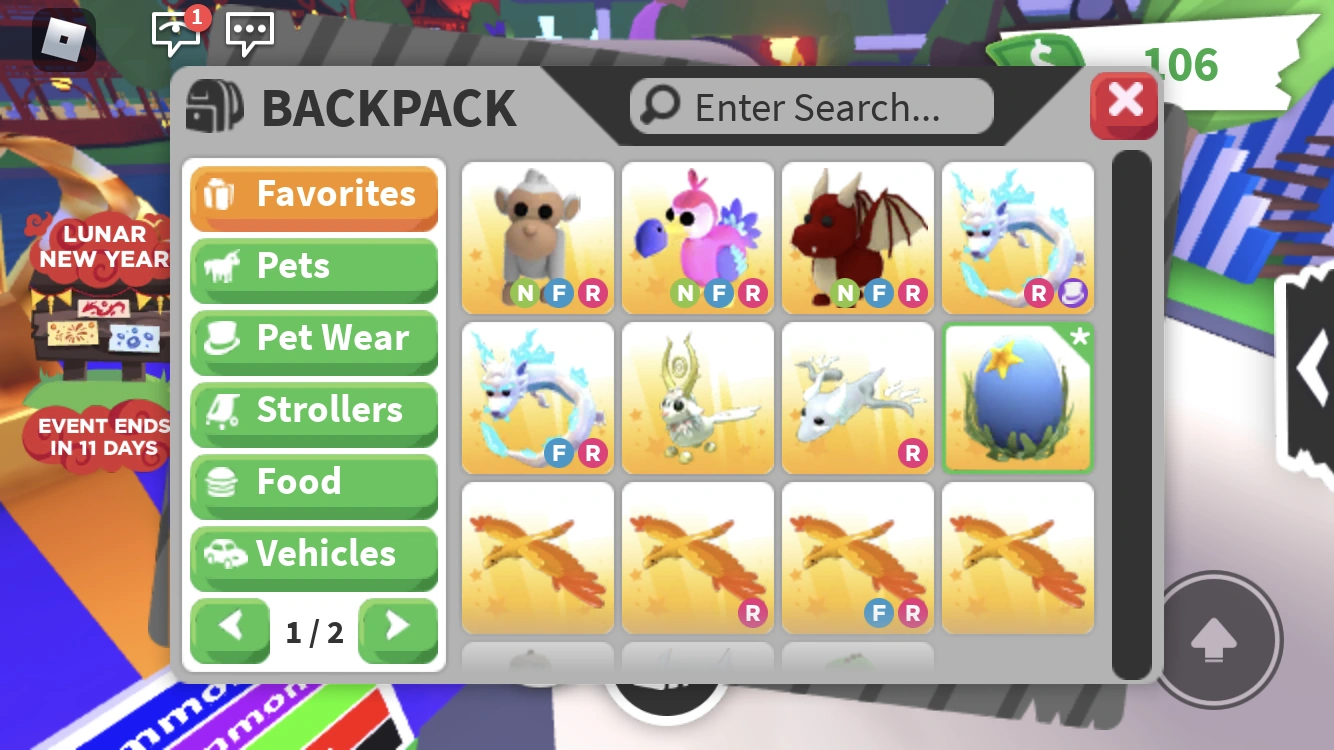1334x750 pixels.
Task: Open the Lunar New Year event sign
Action: click(x=100, y=246)
